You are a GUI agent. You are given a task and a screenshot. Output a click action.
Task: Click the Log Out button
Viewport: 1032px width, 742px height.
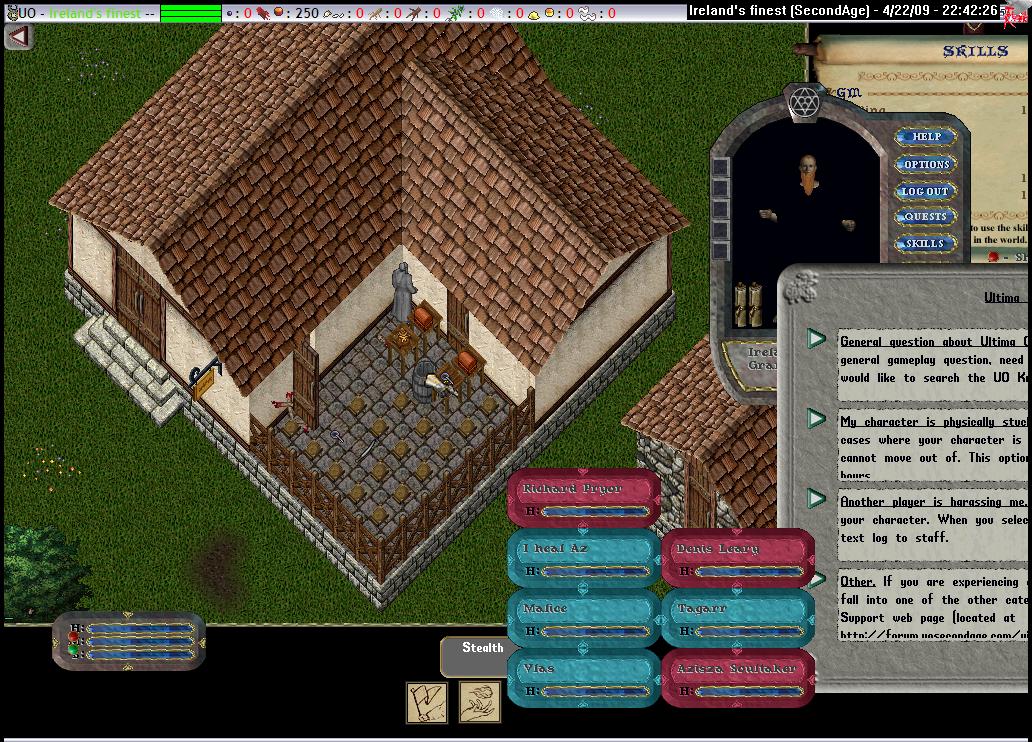click(x=925, y=191)
